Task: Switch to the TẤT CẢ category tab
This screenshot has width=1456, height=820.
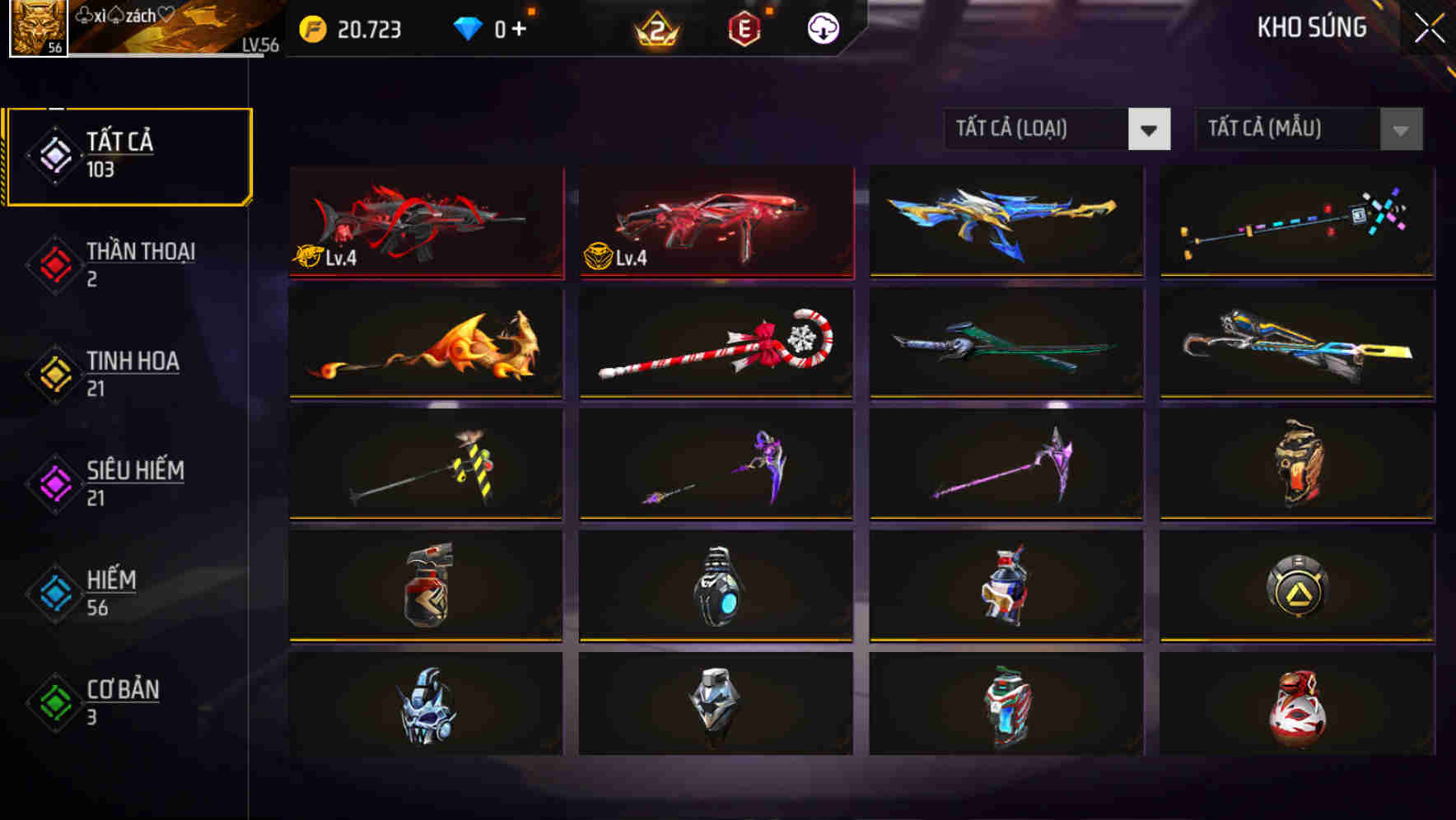Action: [128, 155]
